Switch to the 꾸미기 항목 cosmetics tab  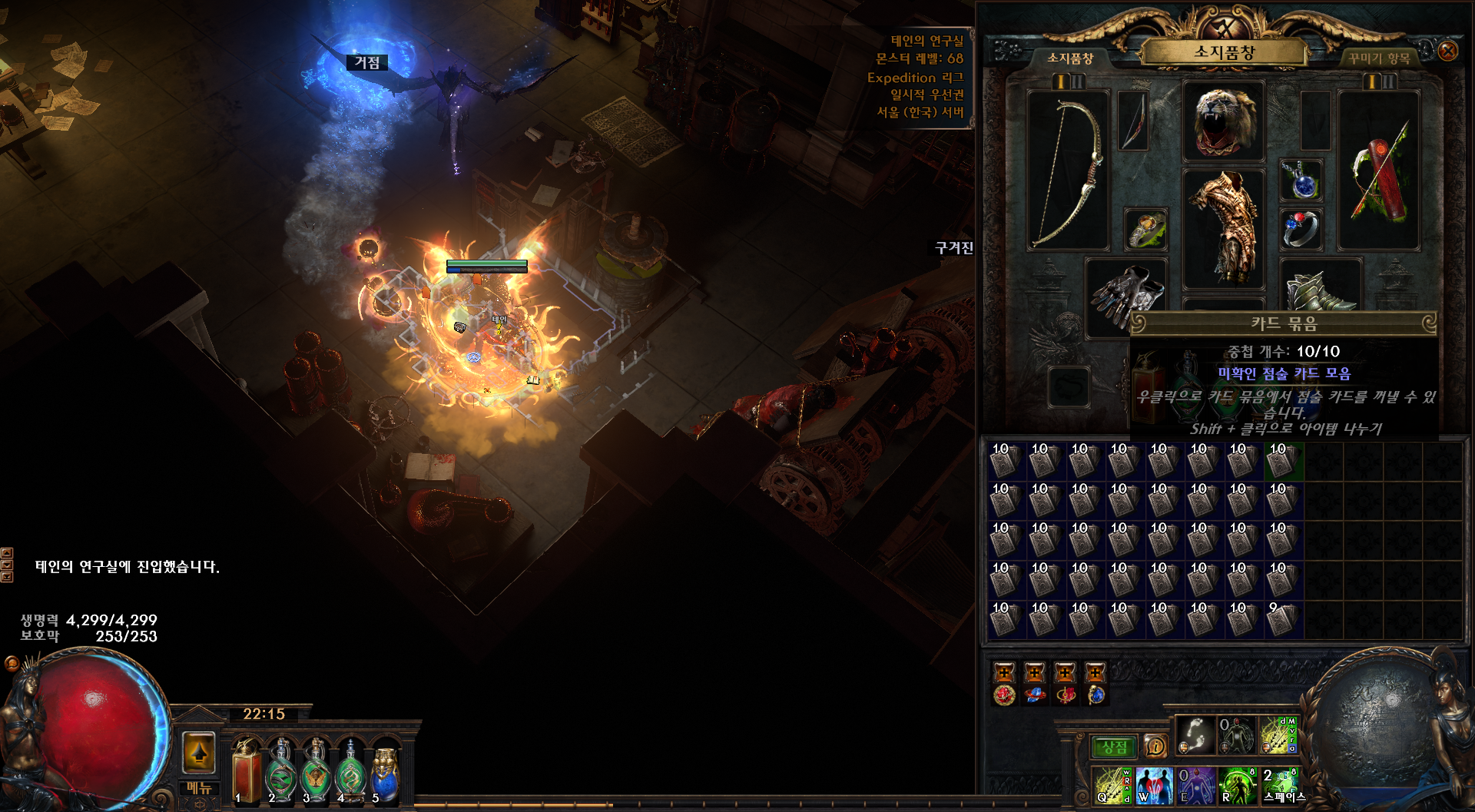(1379, 58)
